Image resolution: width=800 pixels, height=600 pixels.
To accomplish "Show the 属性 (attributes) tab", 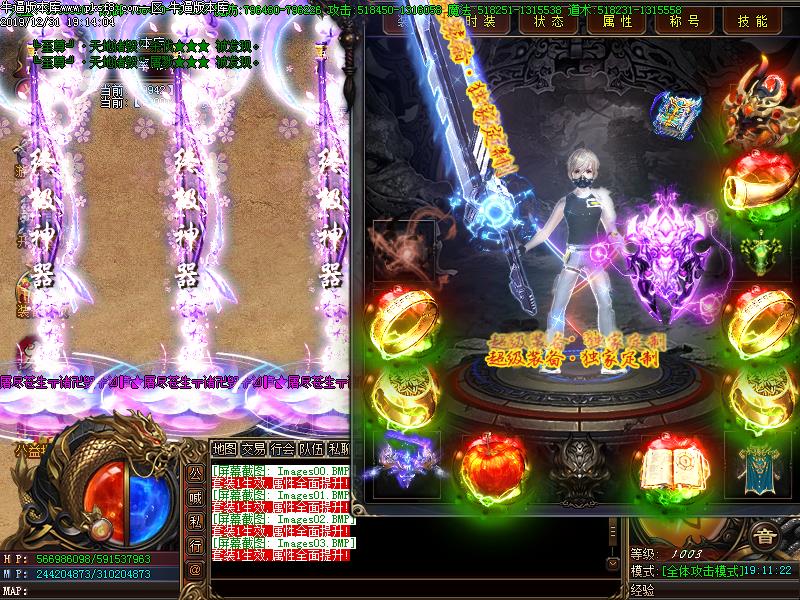I will point(615,21).
